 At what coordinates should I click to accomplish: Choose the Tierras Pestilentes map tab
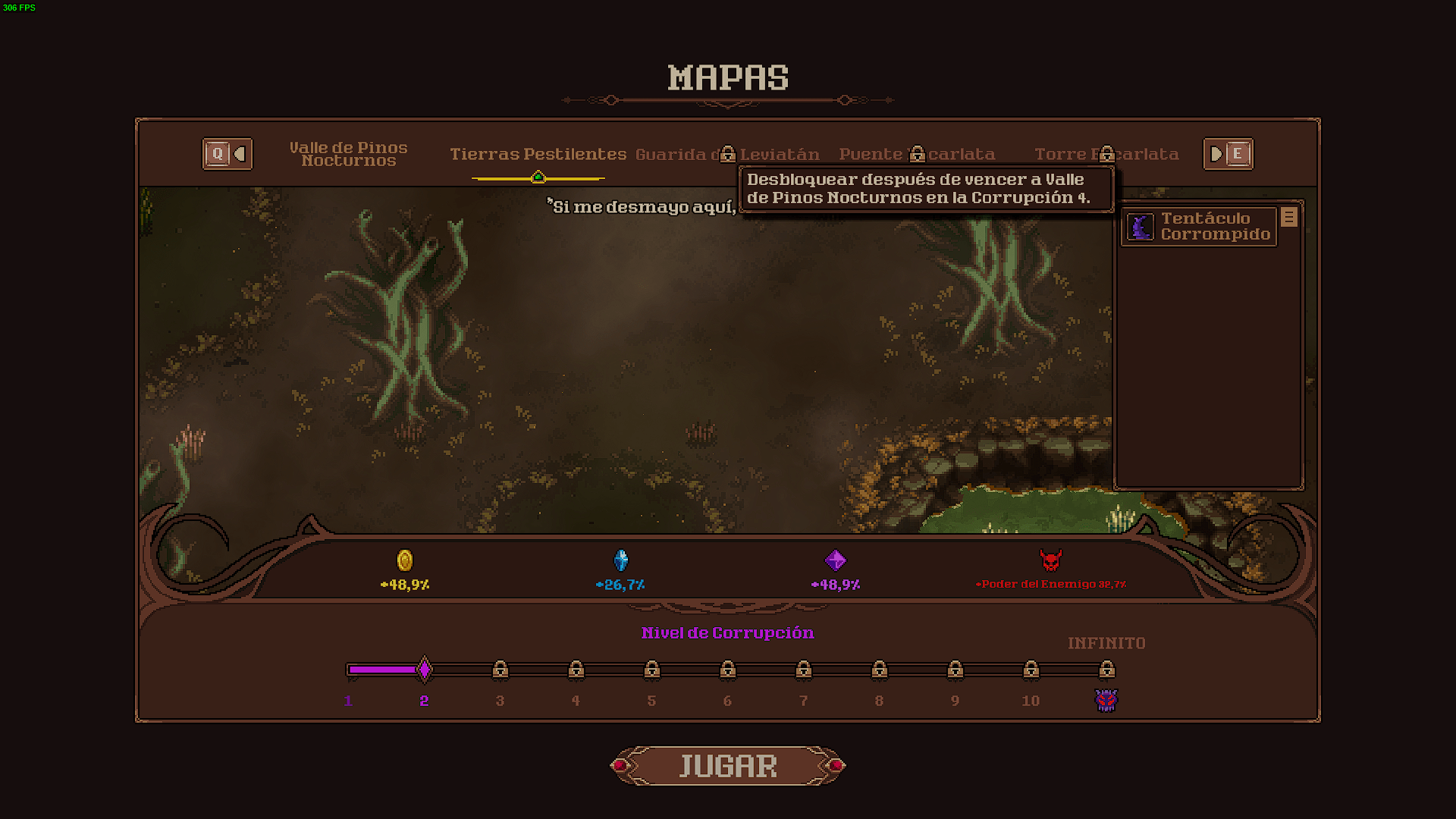point(538,154)
